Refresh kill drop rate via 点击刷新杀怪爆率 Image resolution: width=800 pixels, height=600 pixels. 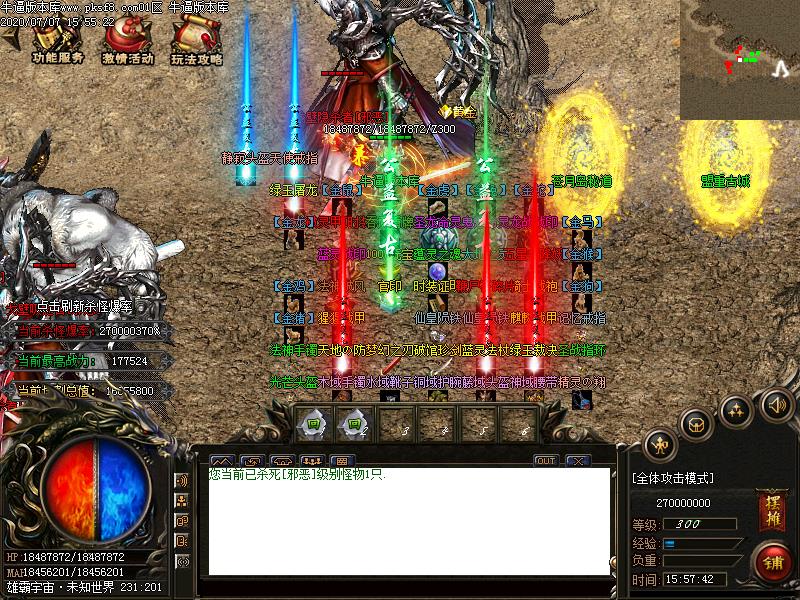83,306
